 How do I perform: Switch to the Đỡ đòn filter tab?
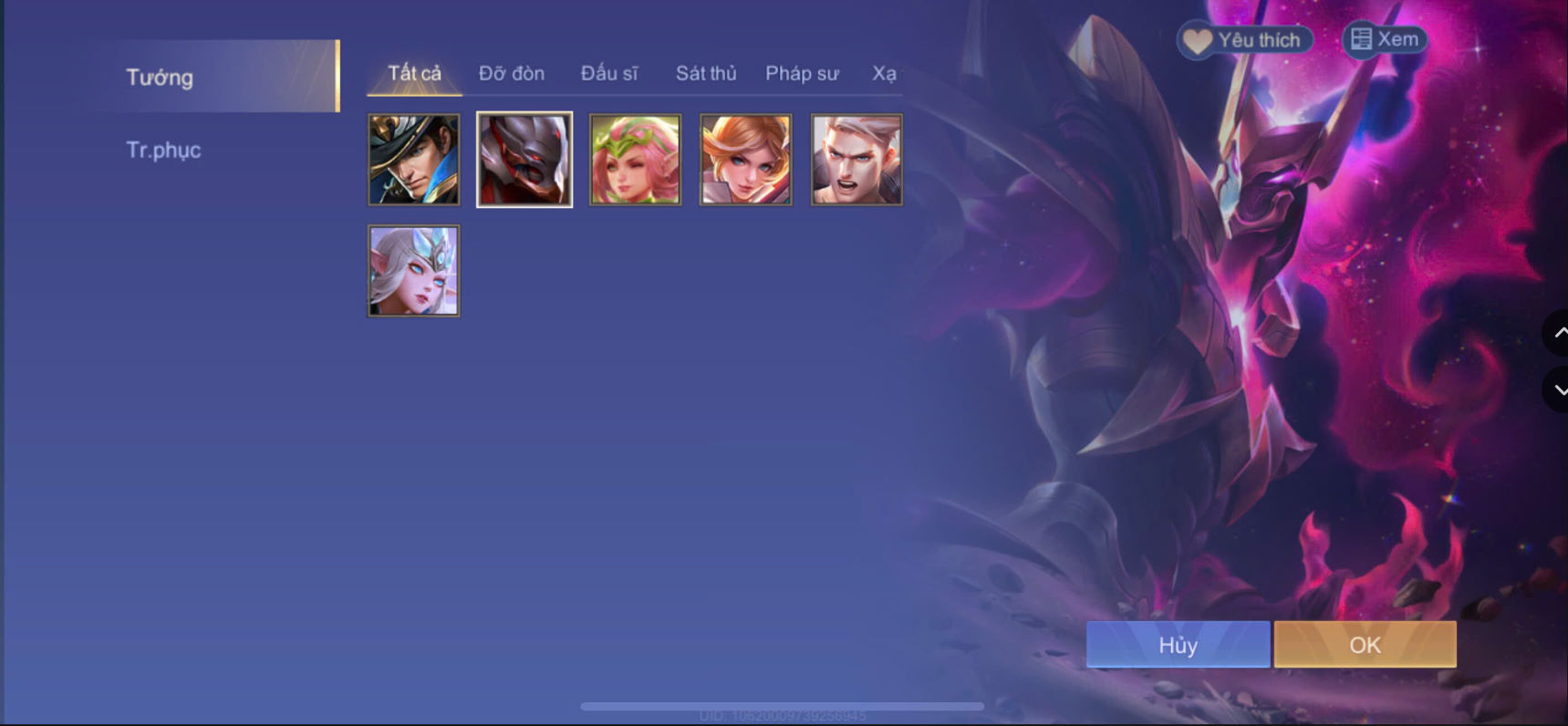point(512,73)
